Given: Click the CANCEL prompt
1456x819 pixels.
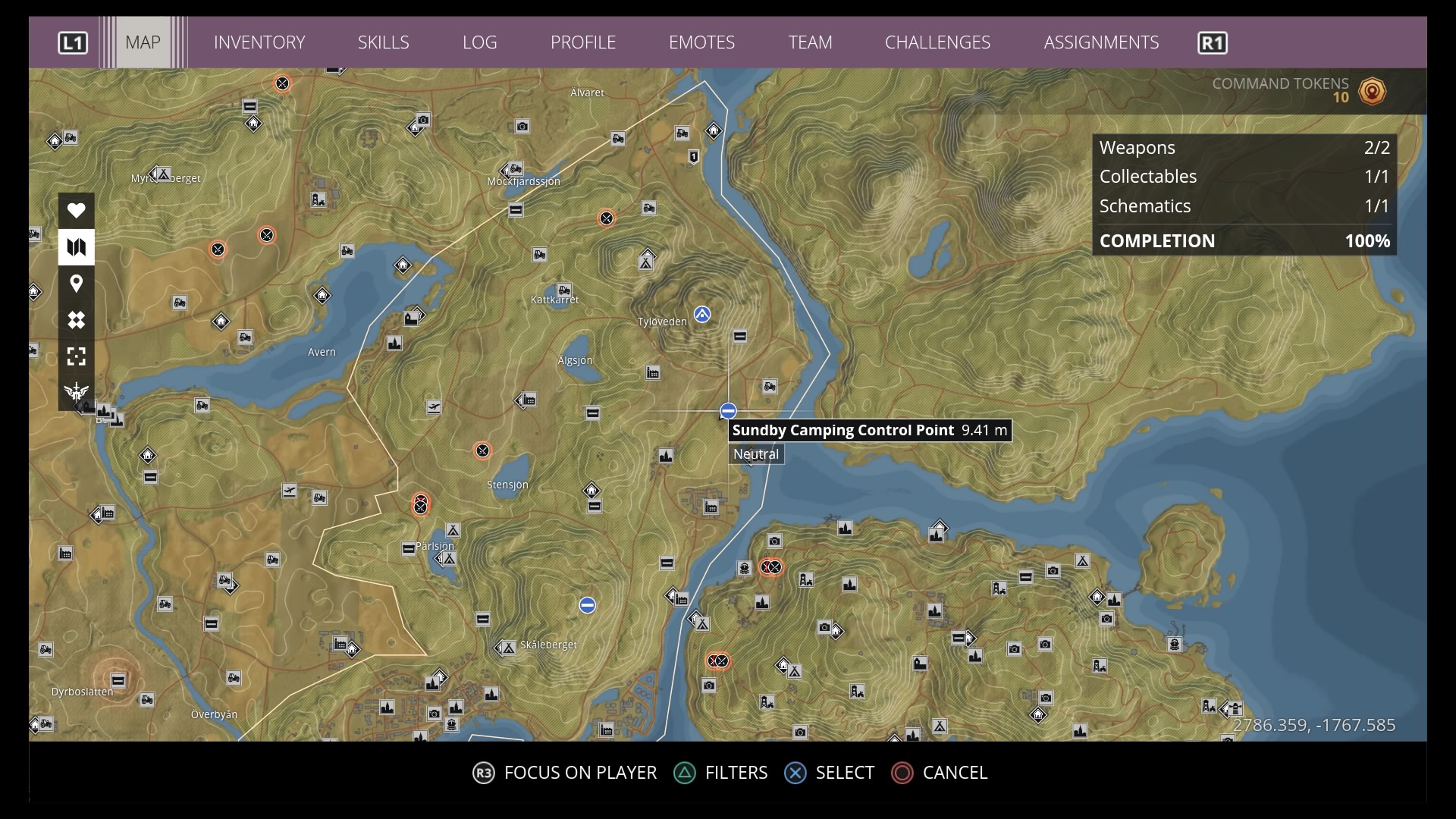Looking at the screenshot, I should (940, 773).
